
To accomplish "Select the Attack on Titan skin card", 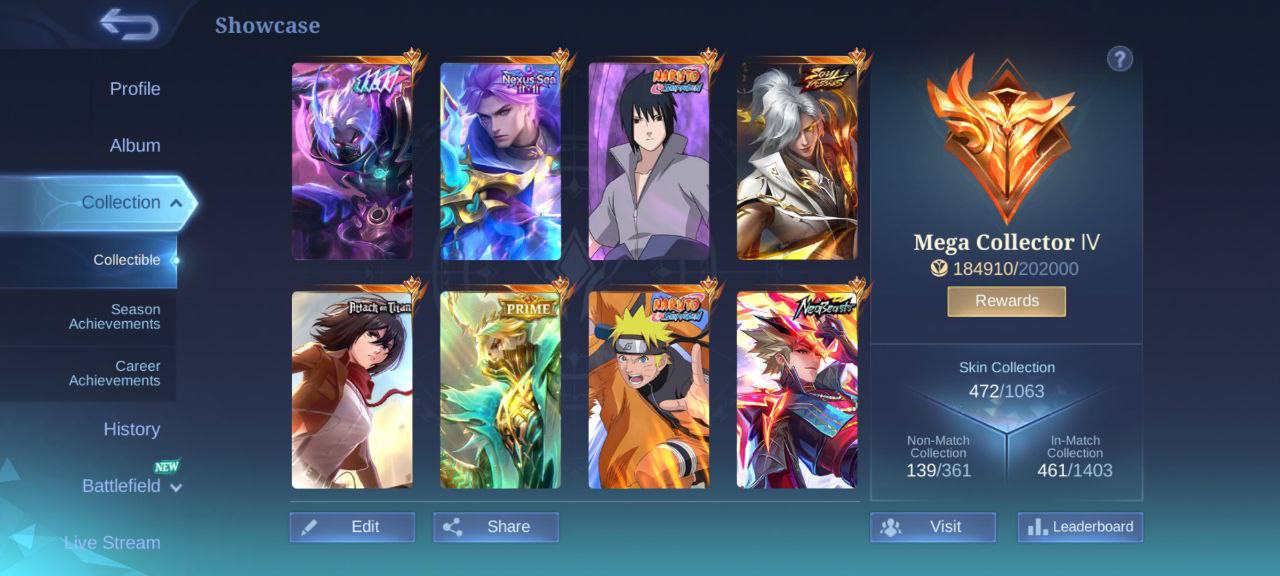I will click(x=352, y=390).
